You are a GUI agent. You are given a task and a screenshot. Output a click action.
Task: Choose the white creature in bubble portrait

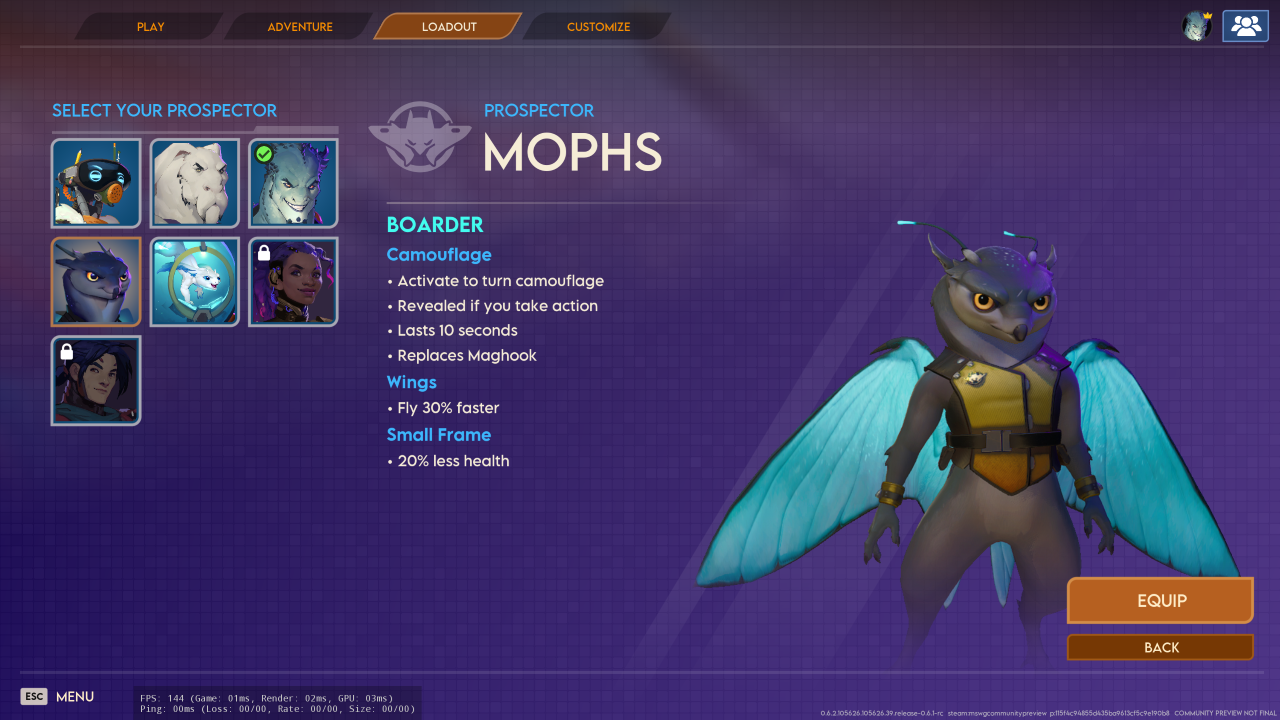pyautogui.click(x=195, y=282)
